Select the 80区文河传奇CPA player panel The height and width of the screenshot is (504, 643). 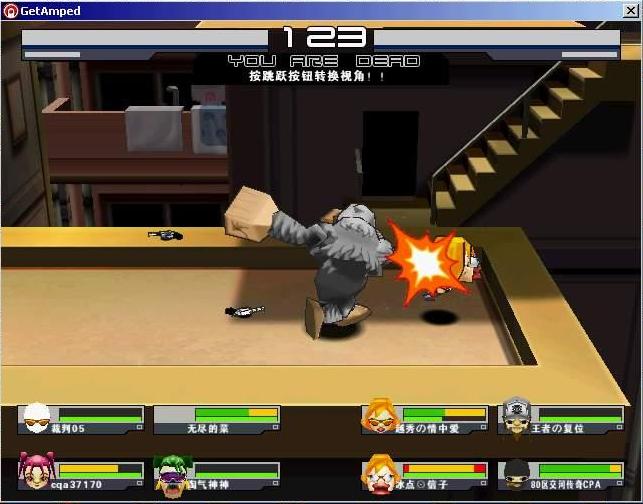(561, 474)
